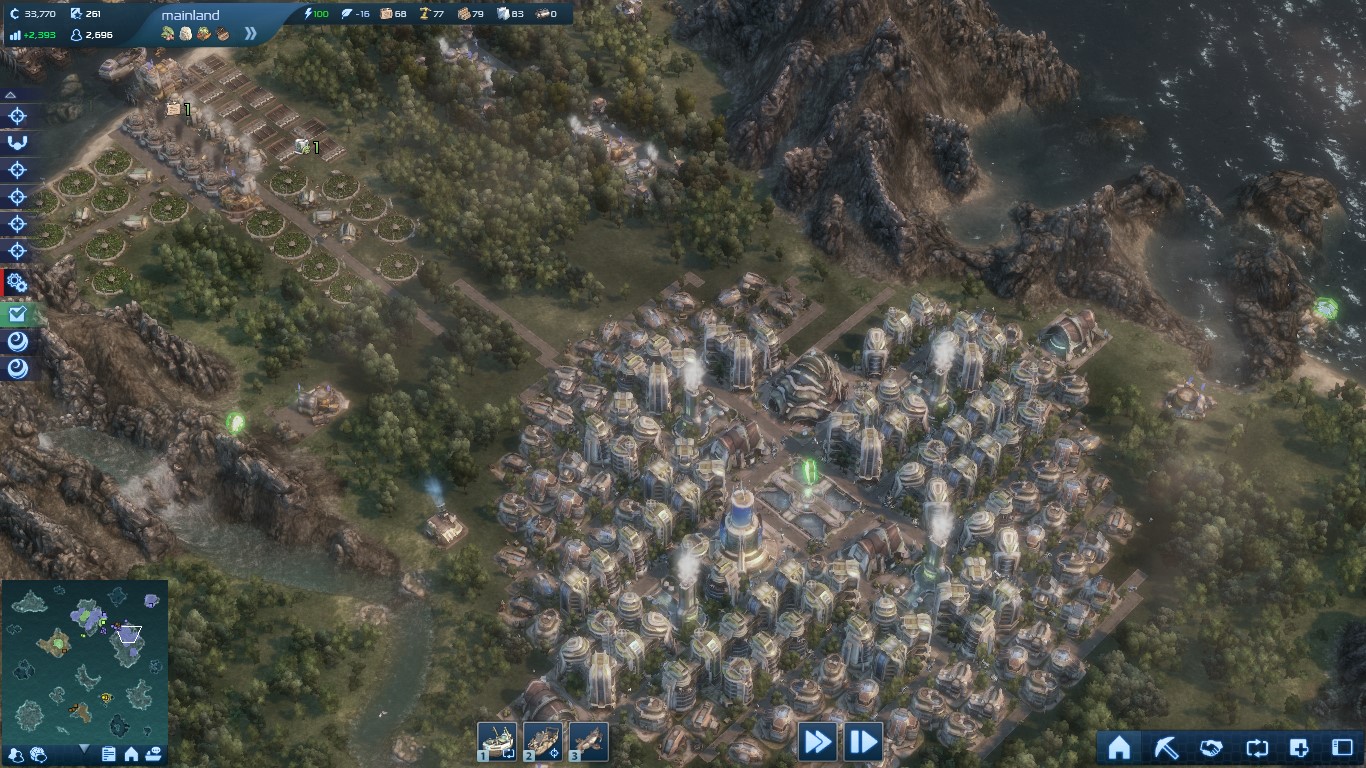Open the build menu with the house icon
The image size is (1366, 768).
(x=1118, y=748)
